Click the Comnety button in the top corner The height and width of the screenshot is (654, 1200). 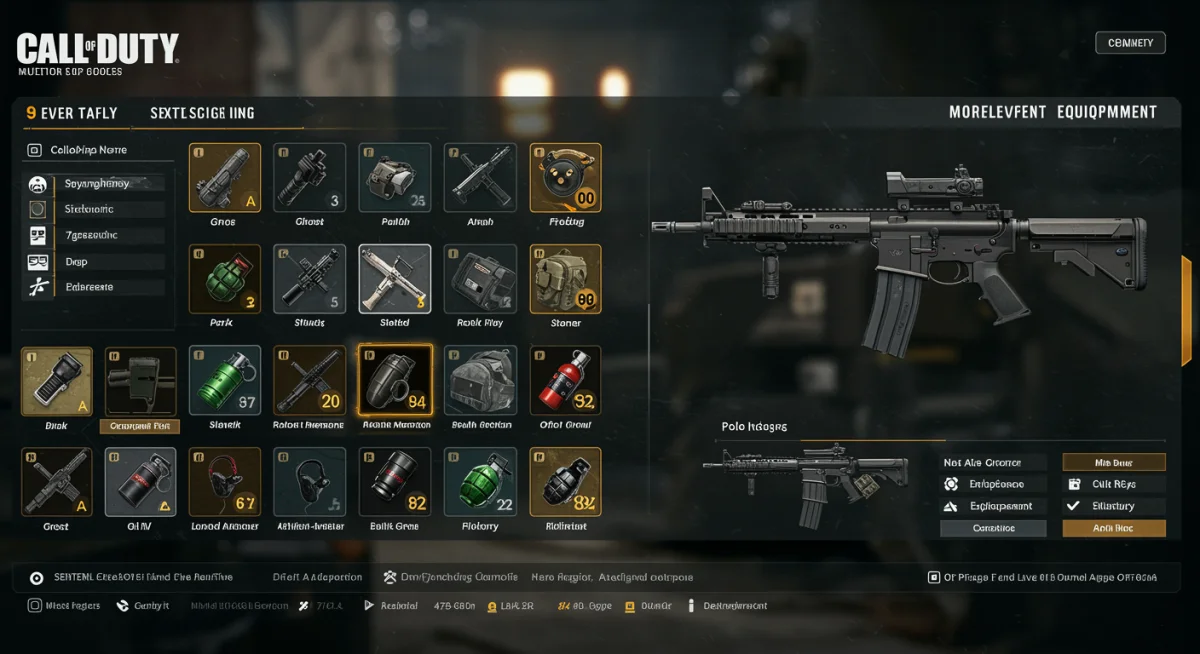pos(1130,43)
